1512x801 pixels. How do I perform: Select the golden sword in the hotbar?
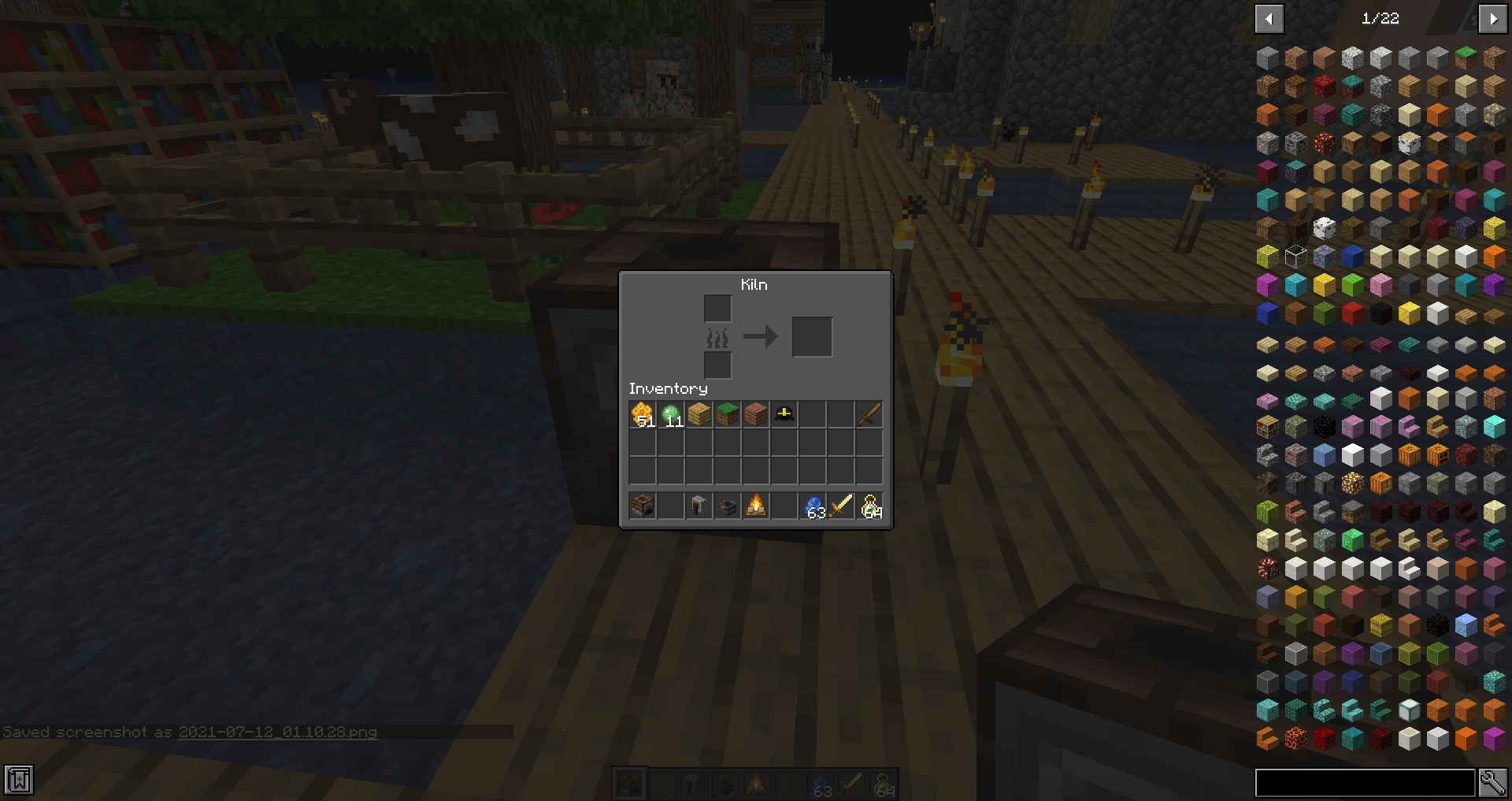click(842, 505)
